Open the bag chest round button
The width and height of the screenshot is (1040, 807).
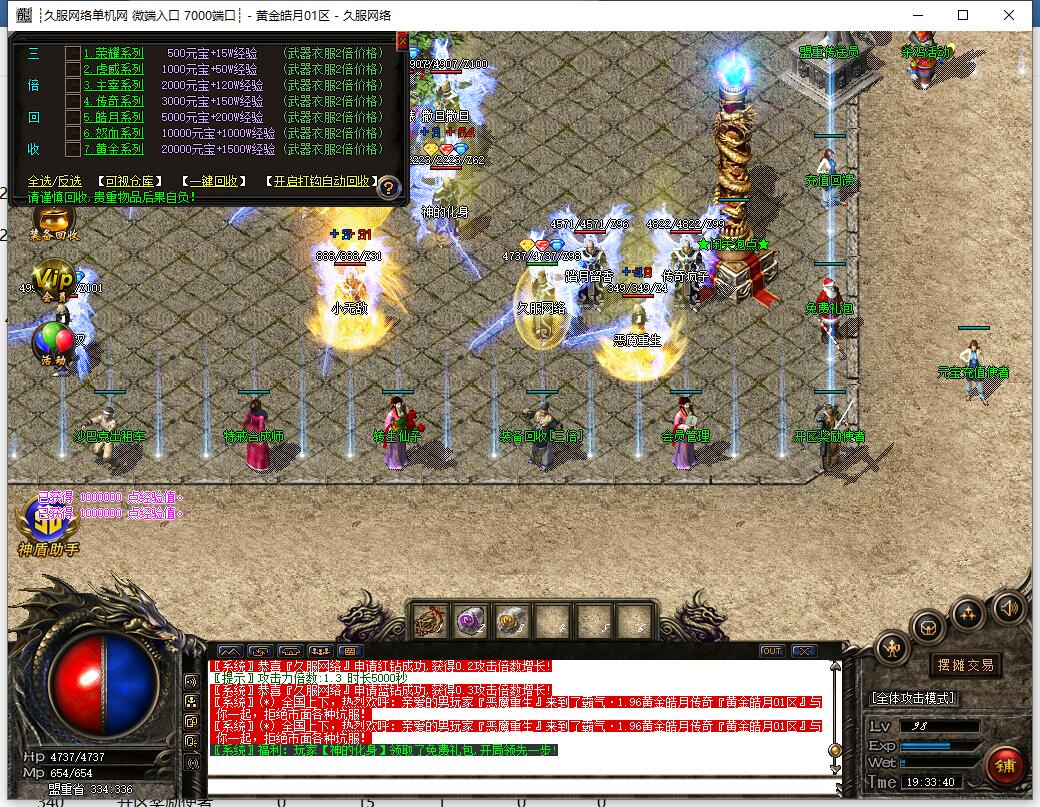[x=928, y=628]
